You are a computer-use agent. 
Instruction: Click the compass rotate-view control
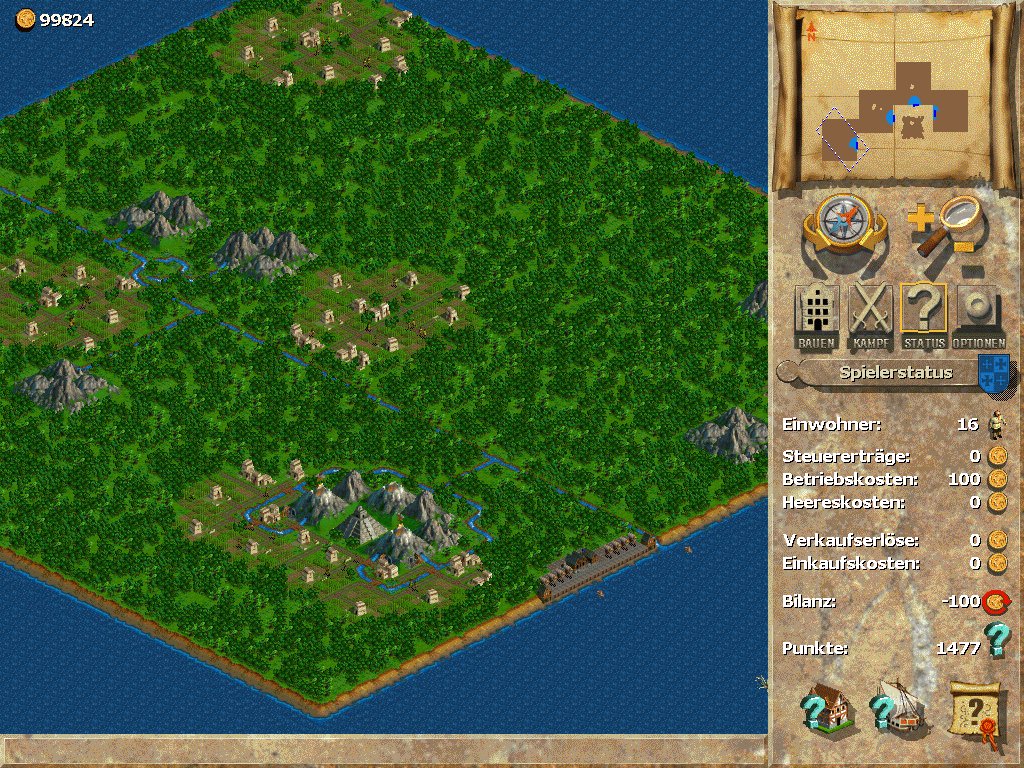point(844,227)
